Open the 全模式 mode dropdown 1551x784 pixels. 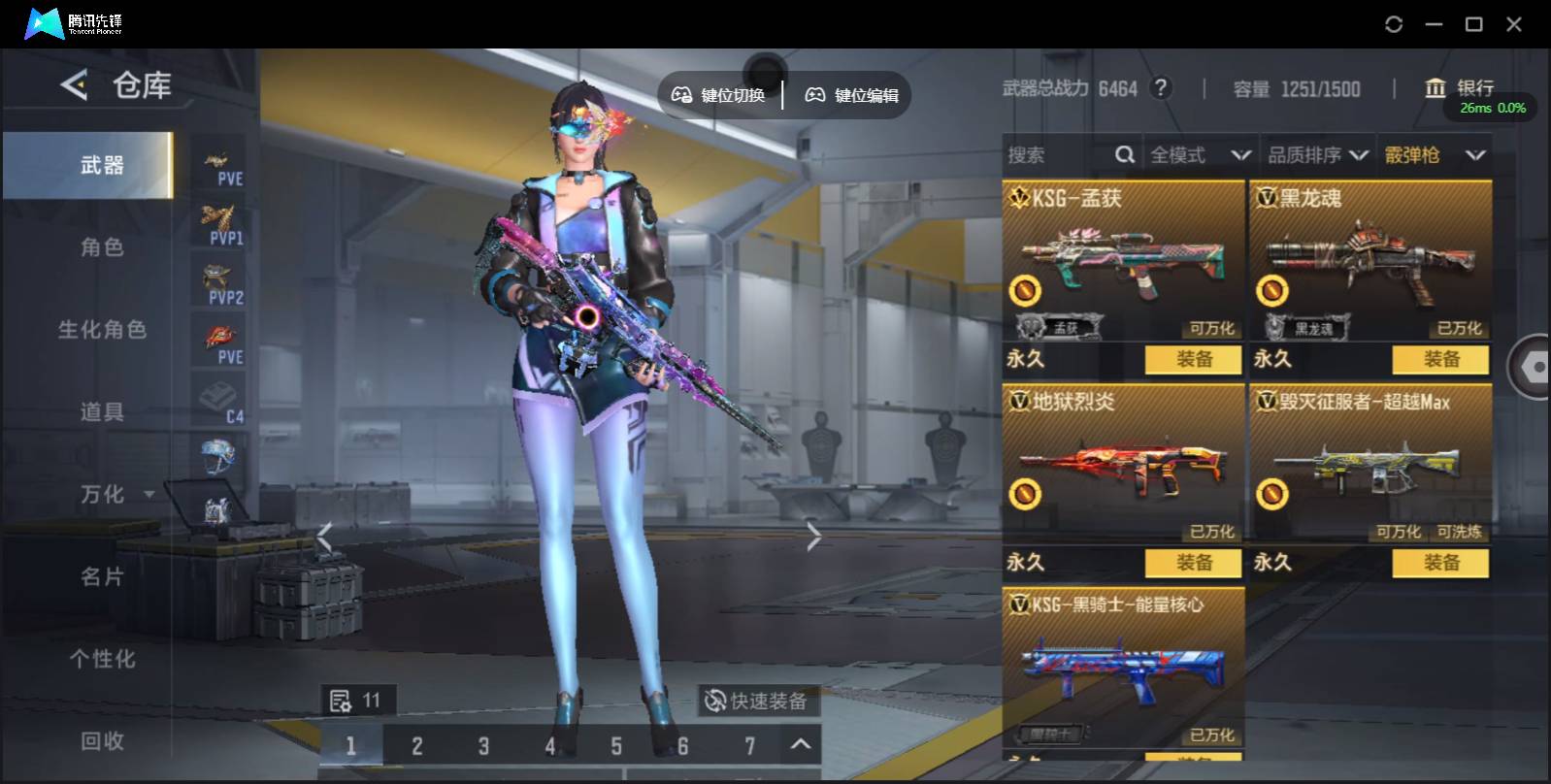pos(1200,155)
